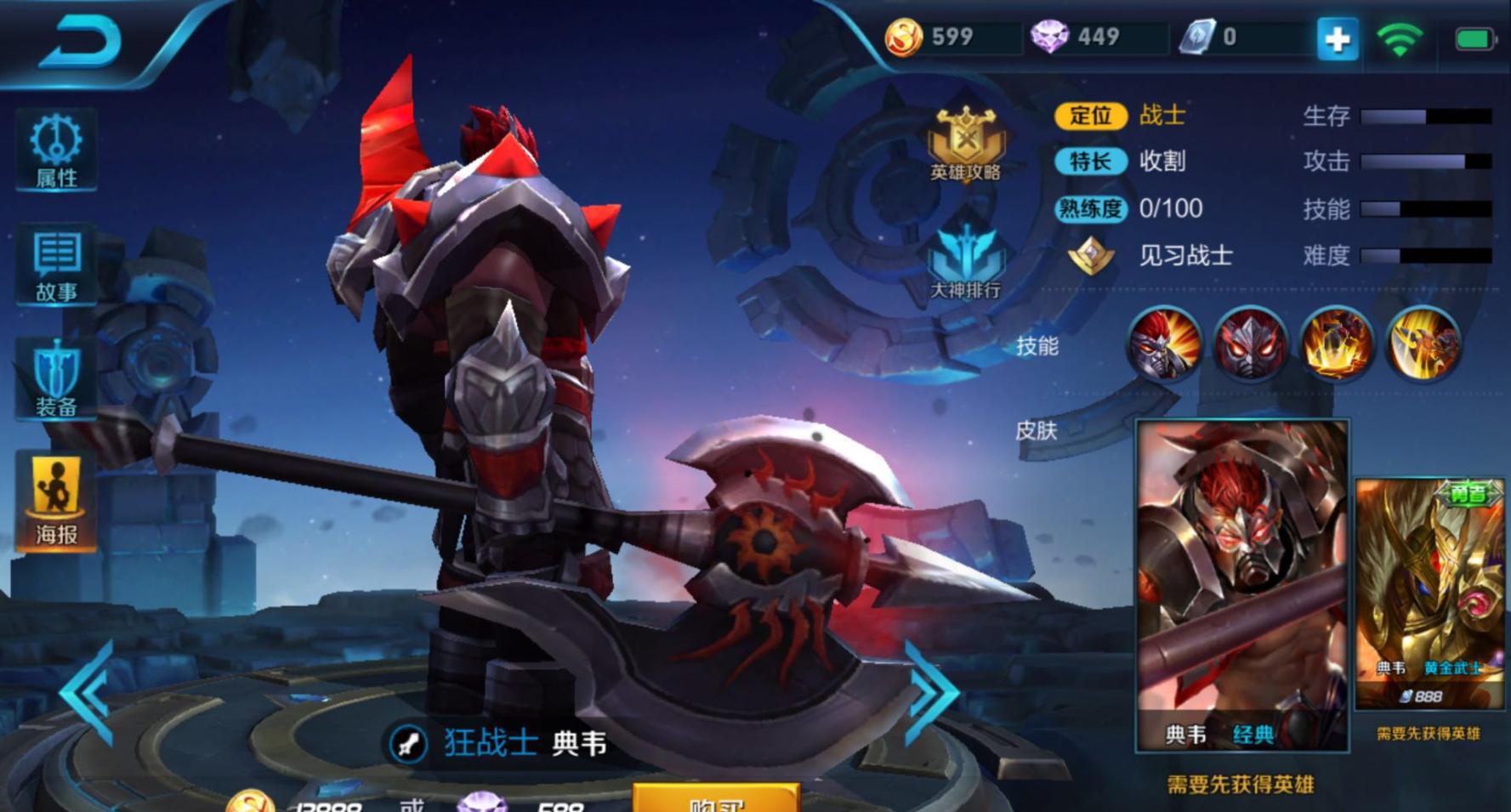The height and width of the screenshot is (812, 1511).
Task: Switch to next hero with right arrow
Action: (931, 696)
